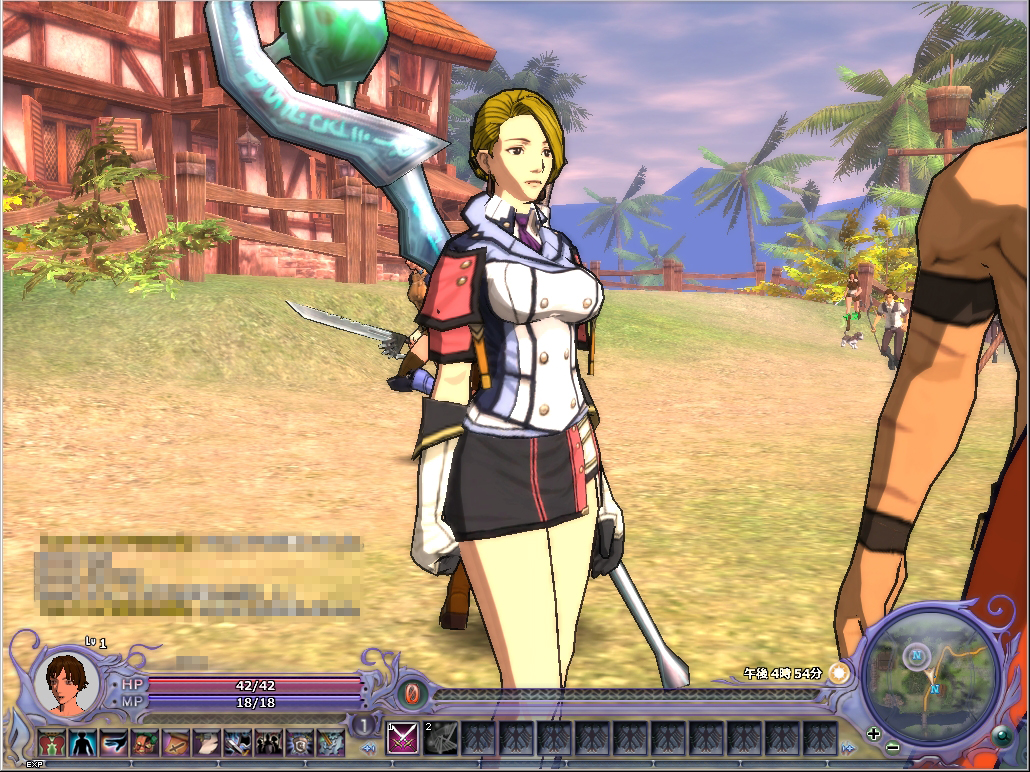
Task: Open the scroll with sword quest icon
Action: point(176,743)
